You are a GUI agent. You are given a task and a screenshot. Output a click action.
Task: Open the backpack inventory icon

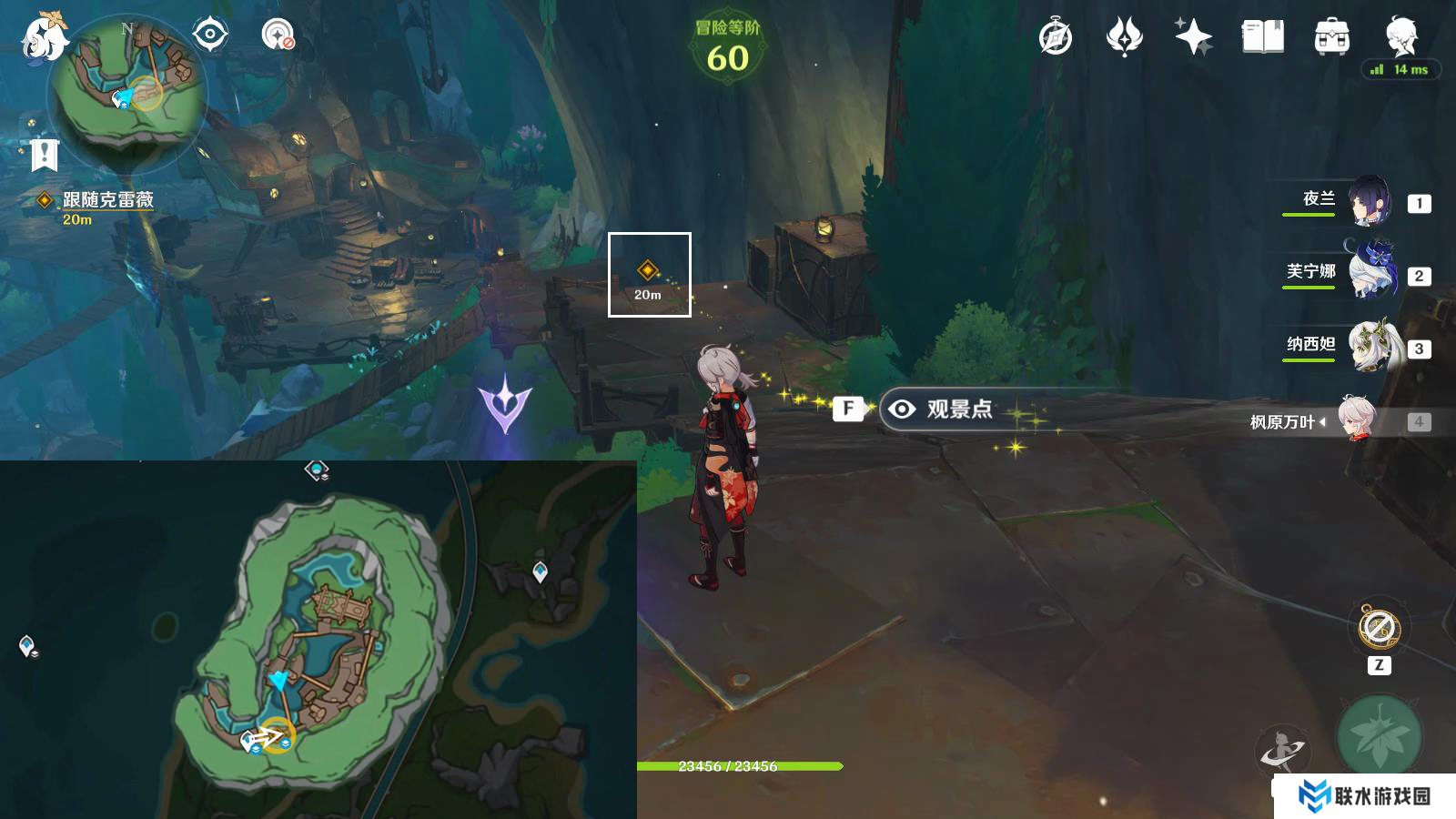point(1331,37)
